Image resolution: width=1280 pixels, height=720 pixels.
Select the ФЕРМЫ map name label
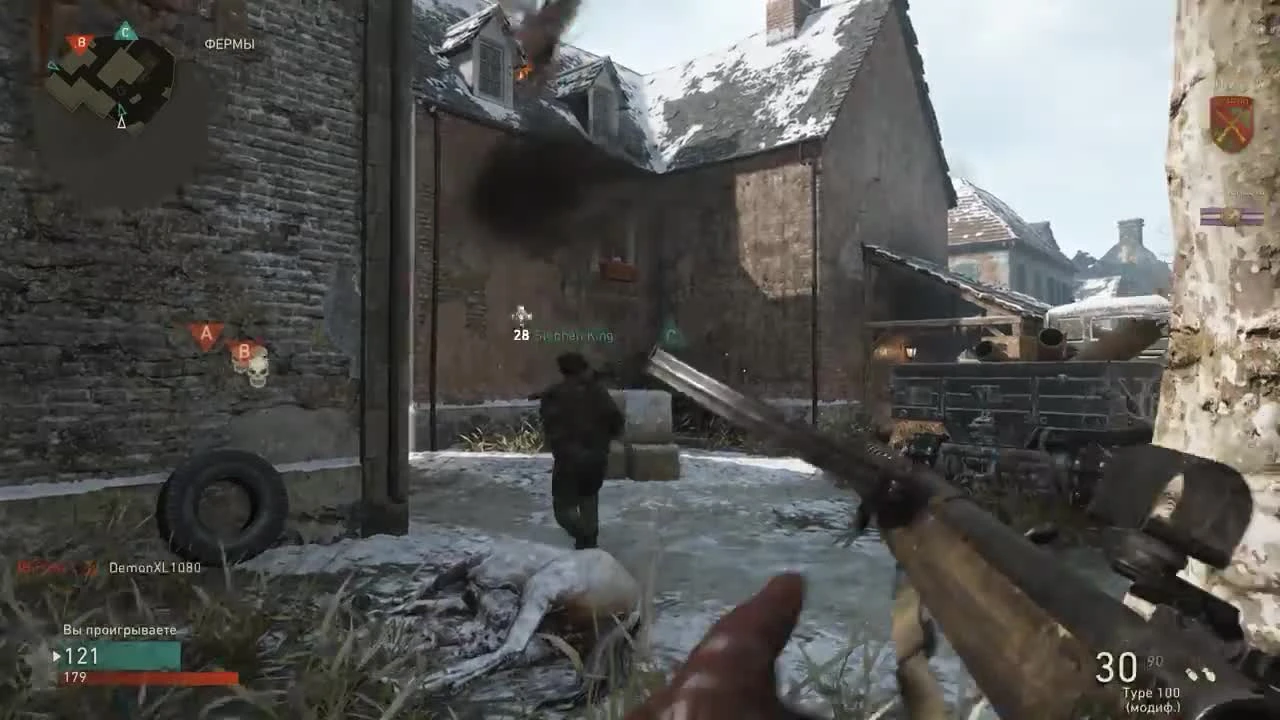[x=230, y=44]
